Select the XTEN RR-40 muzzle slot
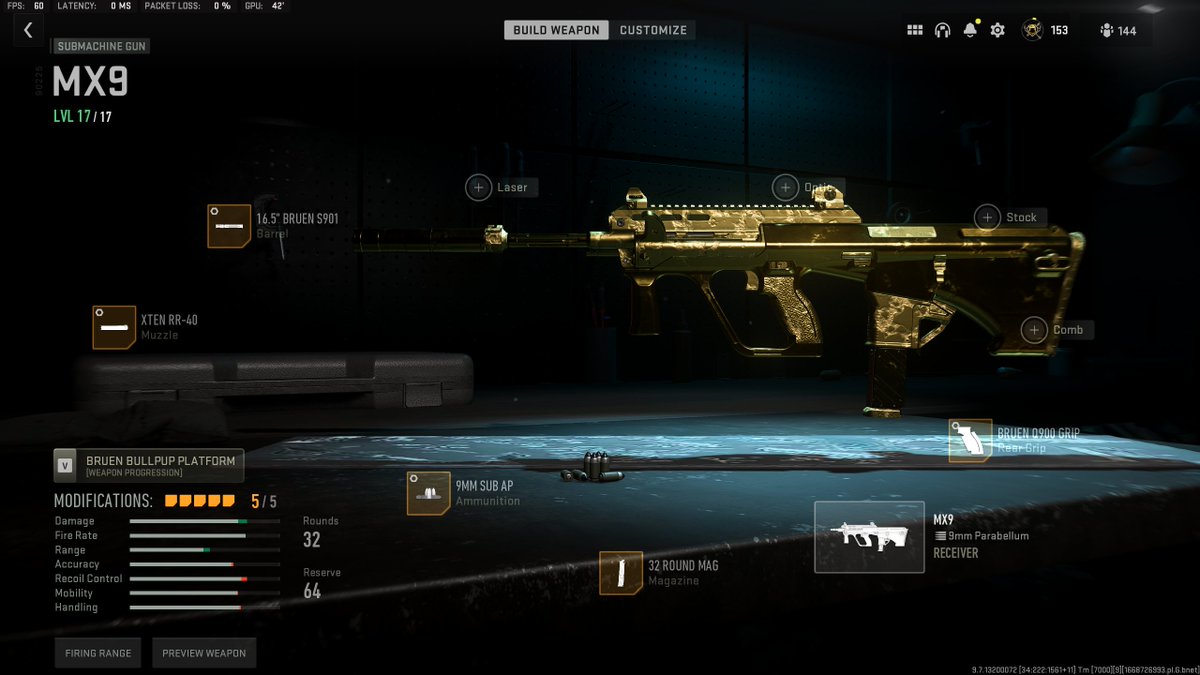 [x=114, y=327]
